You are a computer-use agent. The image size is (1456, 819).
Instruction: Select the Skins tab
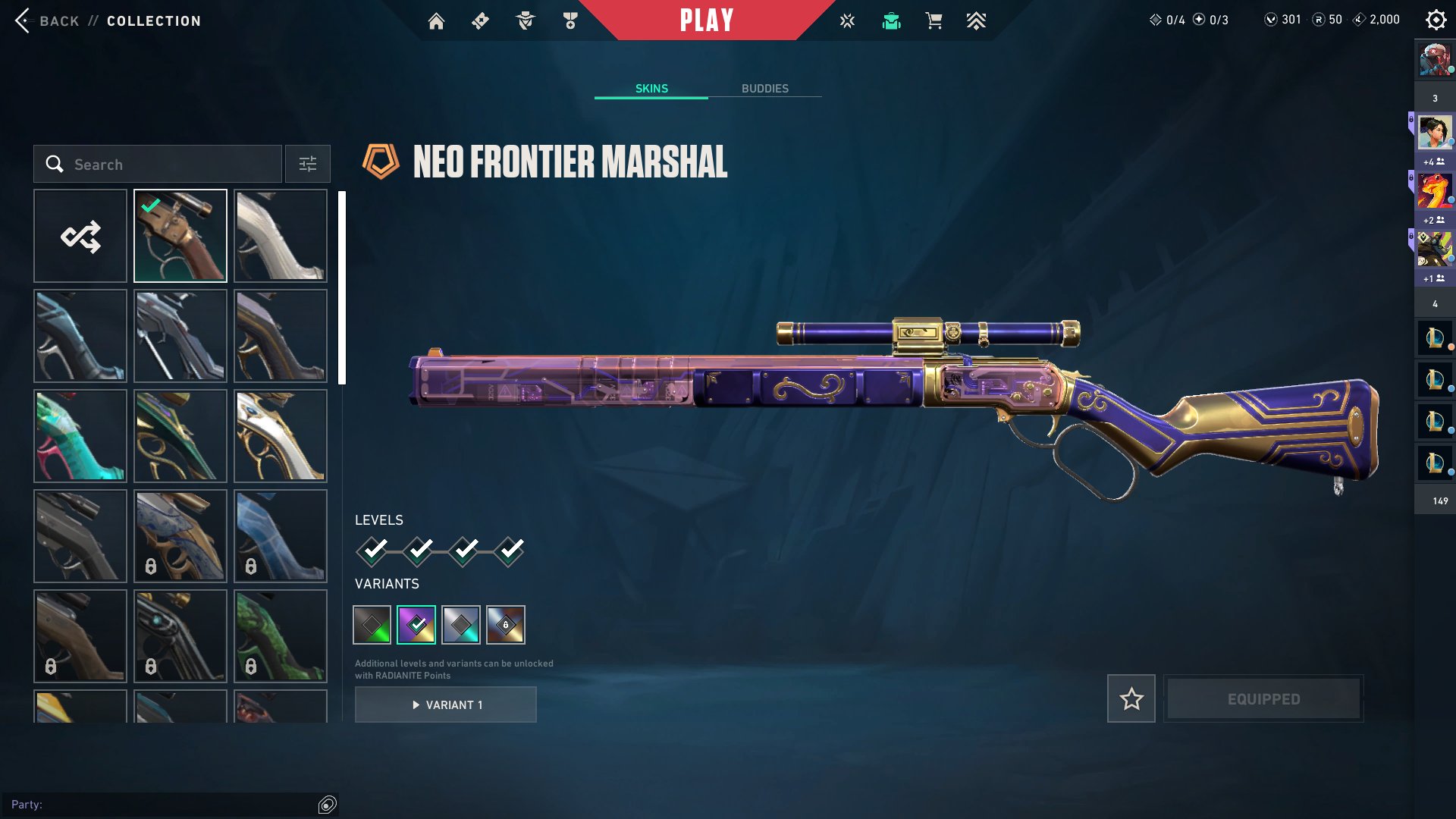coord(651,89)
